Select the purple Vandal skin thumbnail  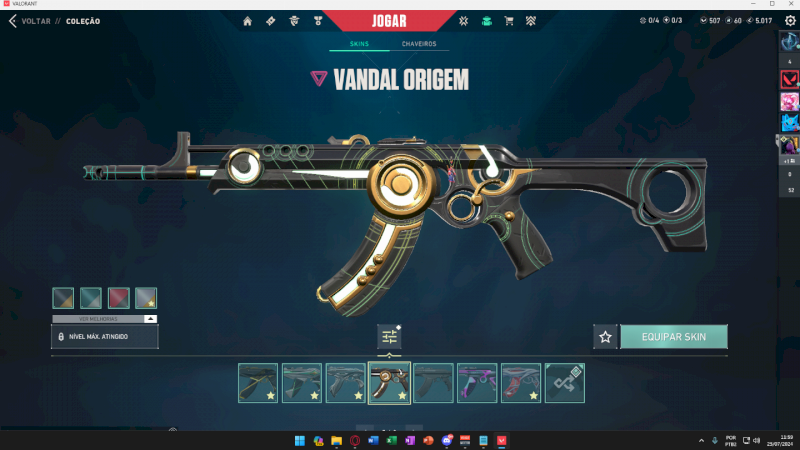[x=477, y=383]
